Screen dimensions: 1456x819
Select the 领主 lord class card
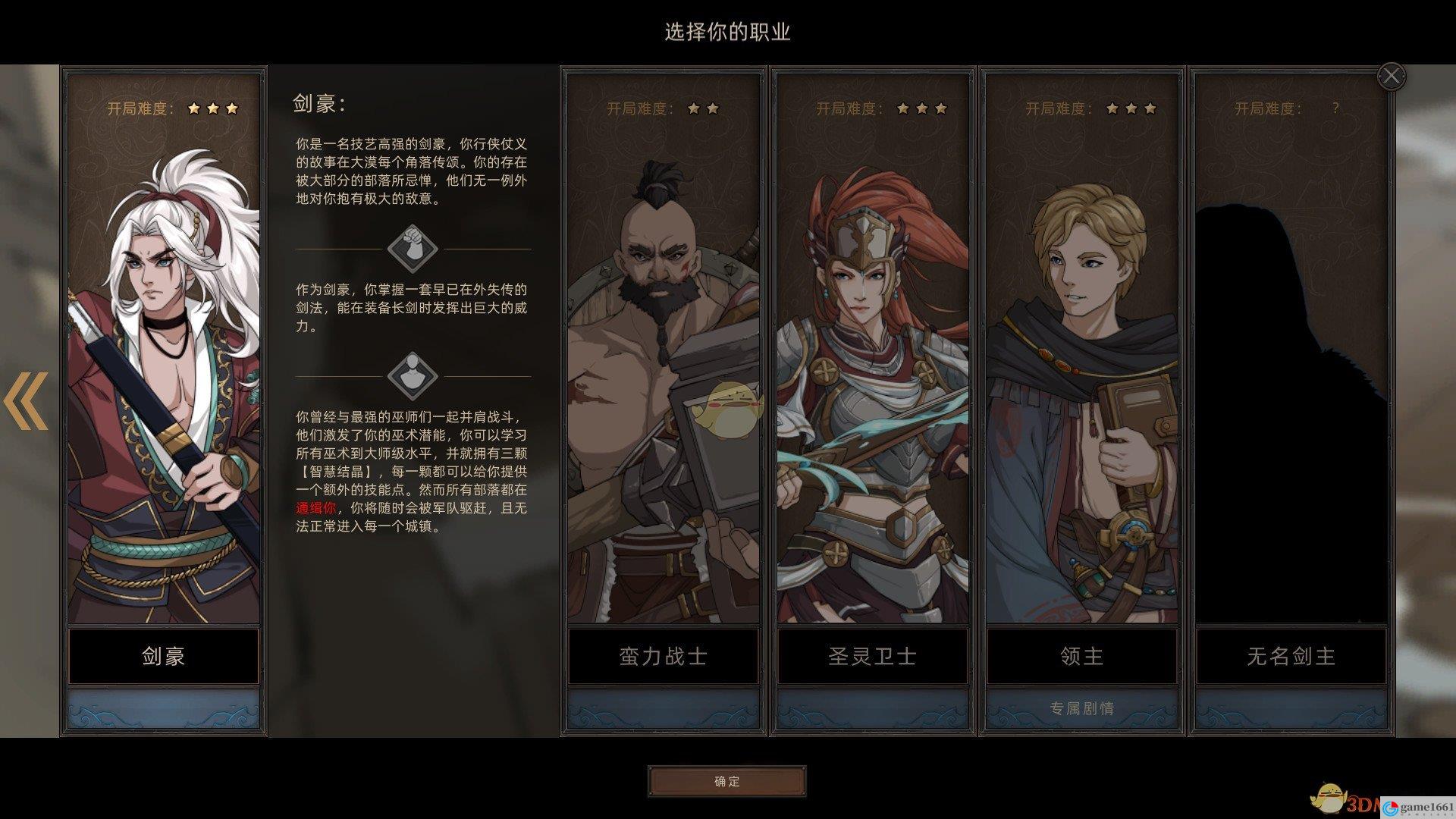(x=1081, y=379)
